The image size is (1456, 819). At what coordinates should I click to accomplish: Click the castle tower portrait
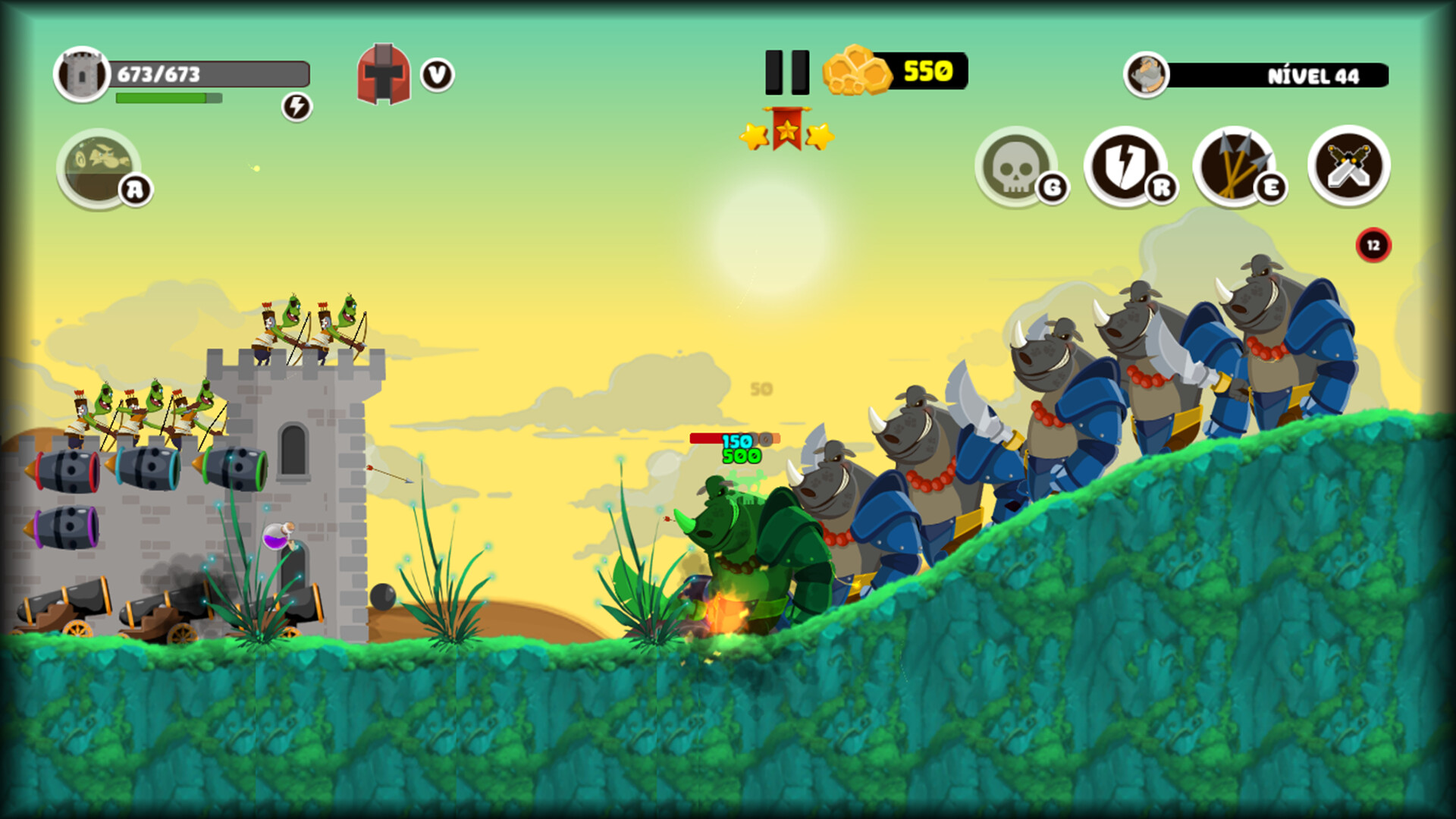83,74
